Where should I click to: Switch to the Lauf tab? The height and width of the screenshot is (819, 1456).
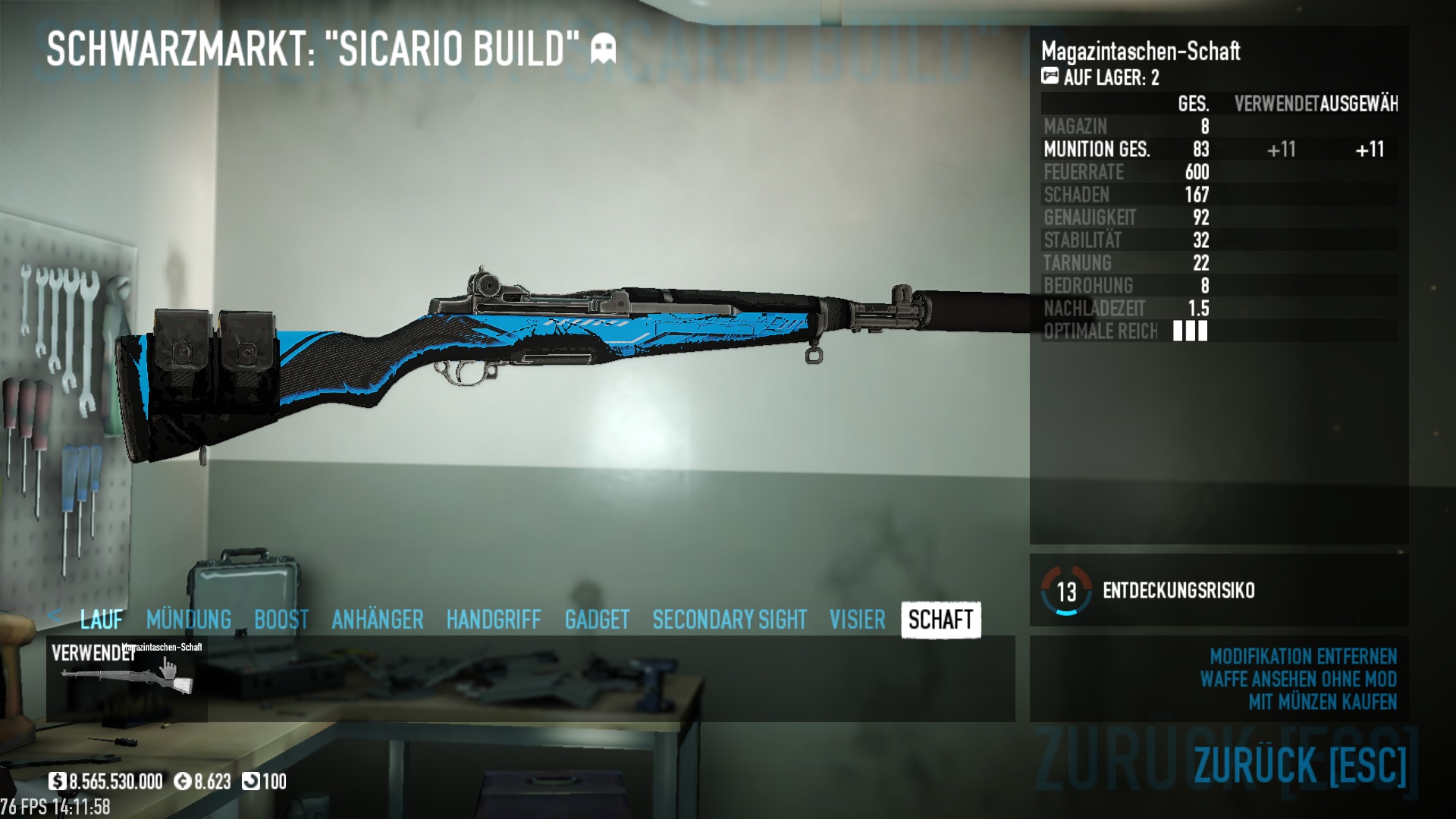tap(101, 620)
